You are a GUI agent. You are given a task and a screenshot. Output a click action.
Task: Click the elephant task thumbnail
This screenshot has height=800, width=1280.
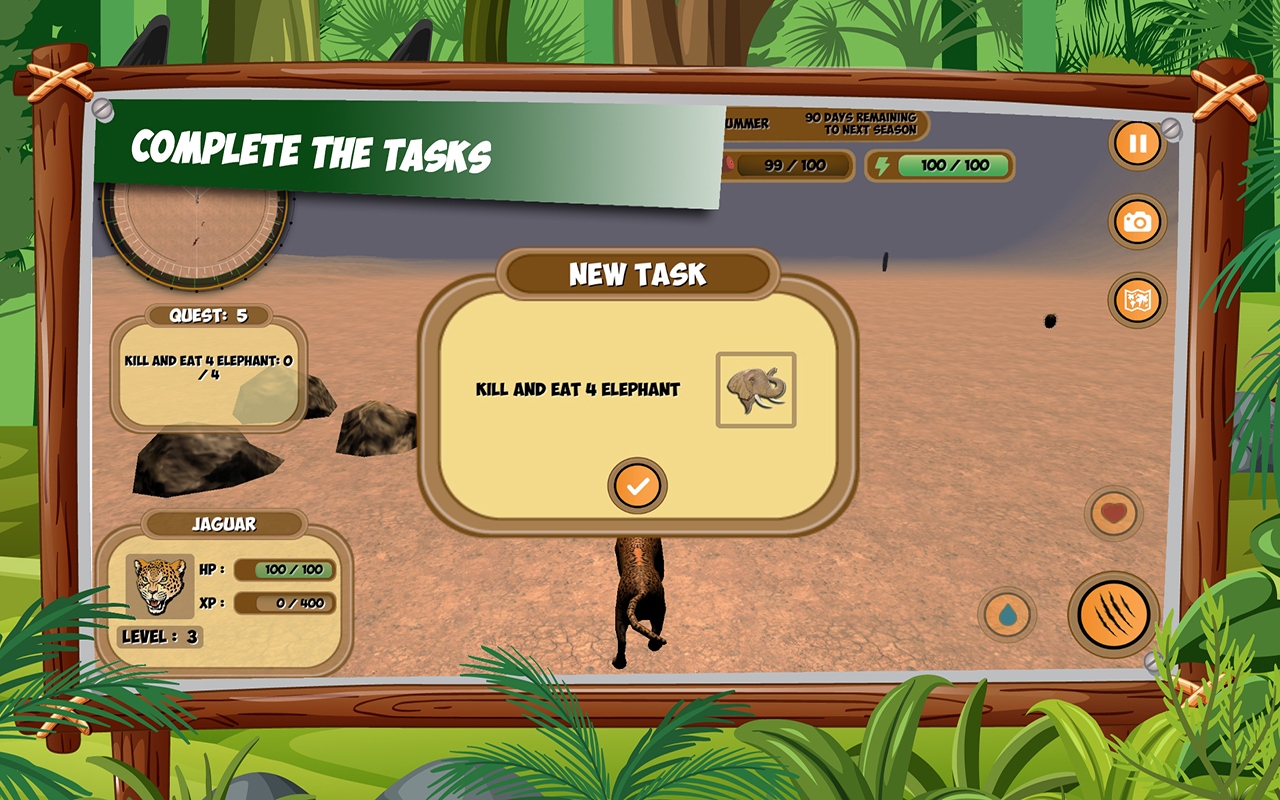point(756,388)
